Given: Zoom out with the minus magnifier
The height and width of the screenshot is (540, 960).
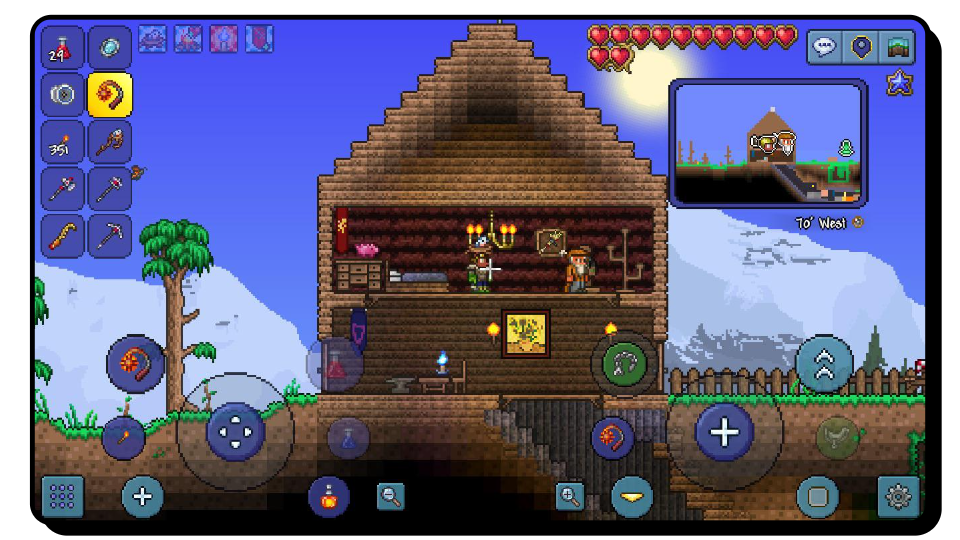Looking at the screenshot, I should (391, 495).
